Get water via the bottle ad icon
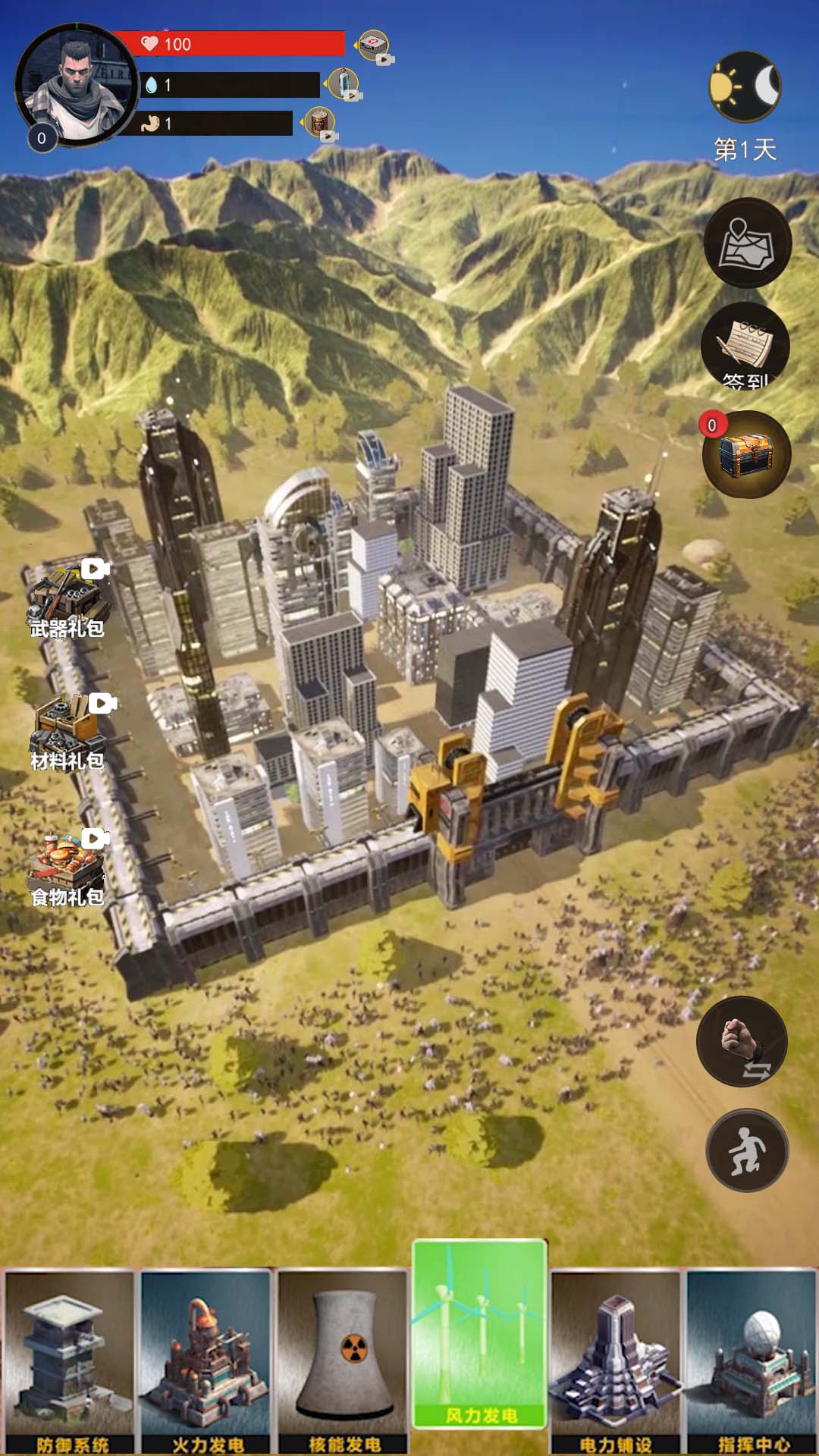Viewport: 819px width, 1456px height. 344,83
